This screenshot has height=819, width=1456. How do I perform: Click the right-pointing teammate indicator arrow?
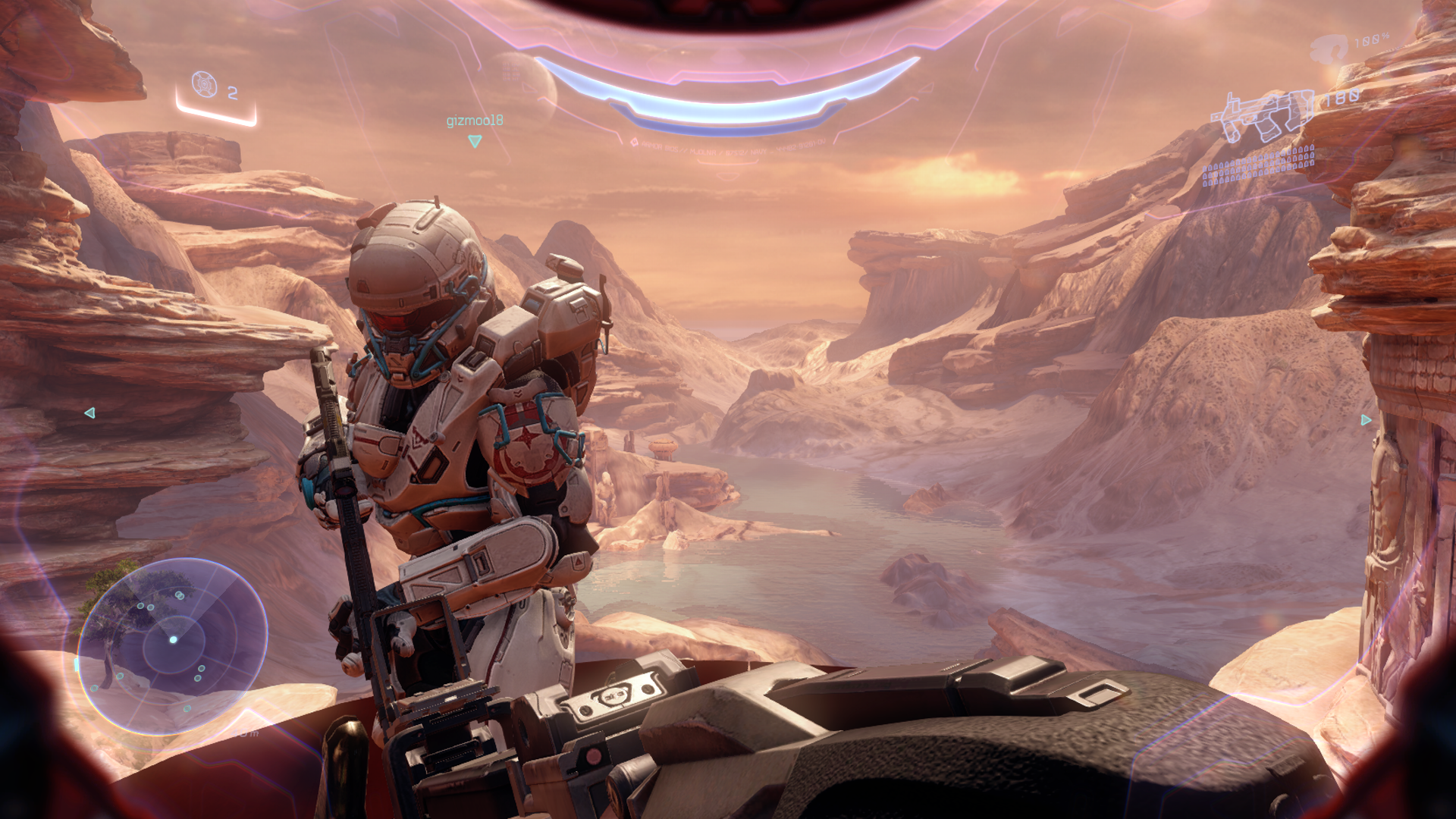[x=1366, y=419]
